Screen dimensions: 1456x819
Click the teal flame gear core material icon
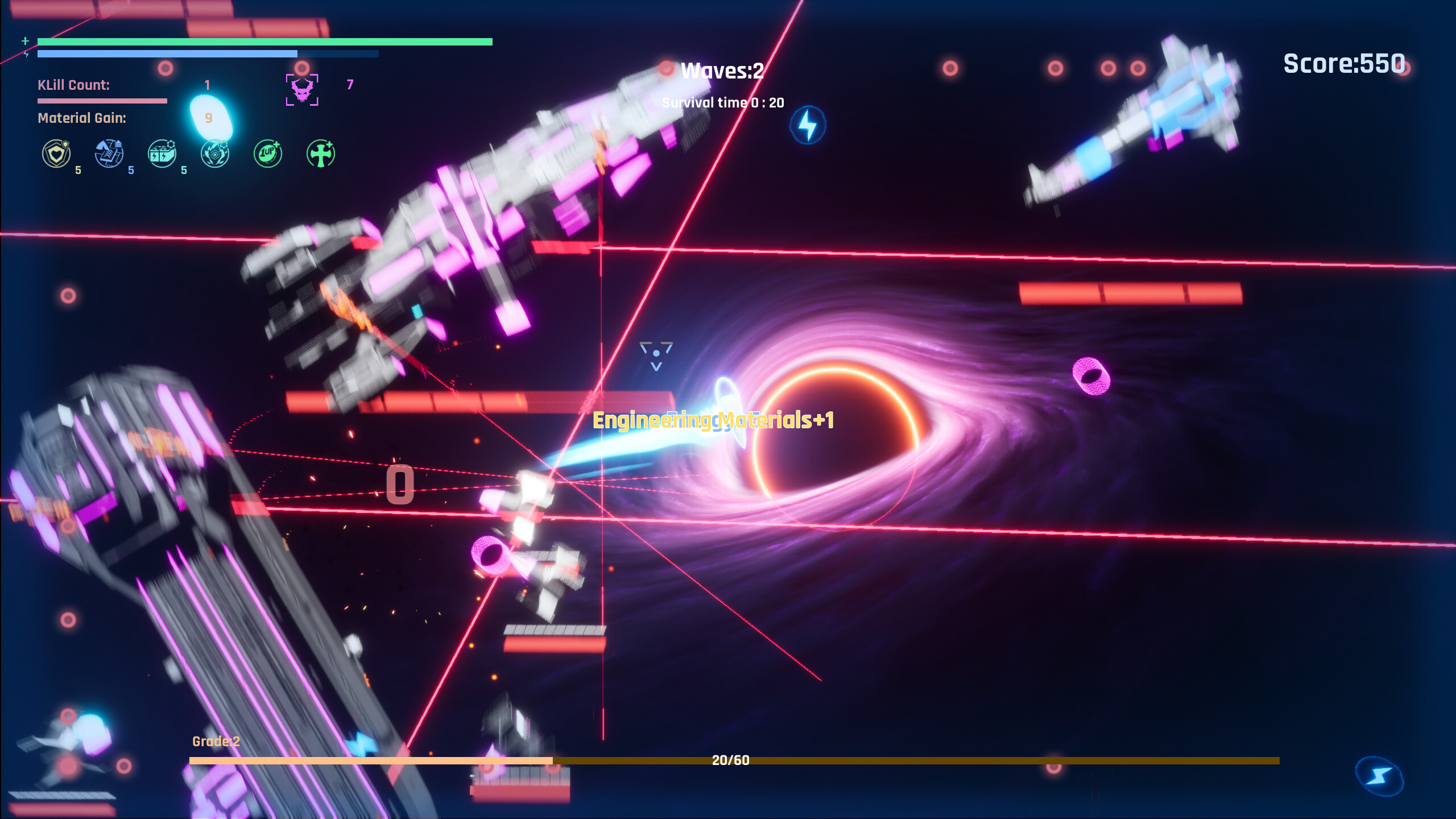pyautogui.click(x=215, y=152)
